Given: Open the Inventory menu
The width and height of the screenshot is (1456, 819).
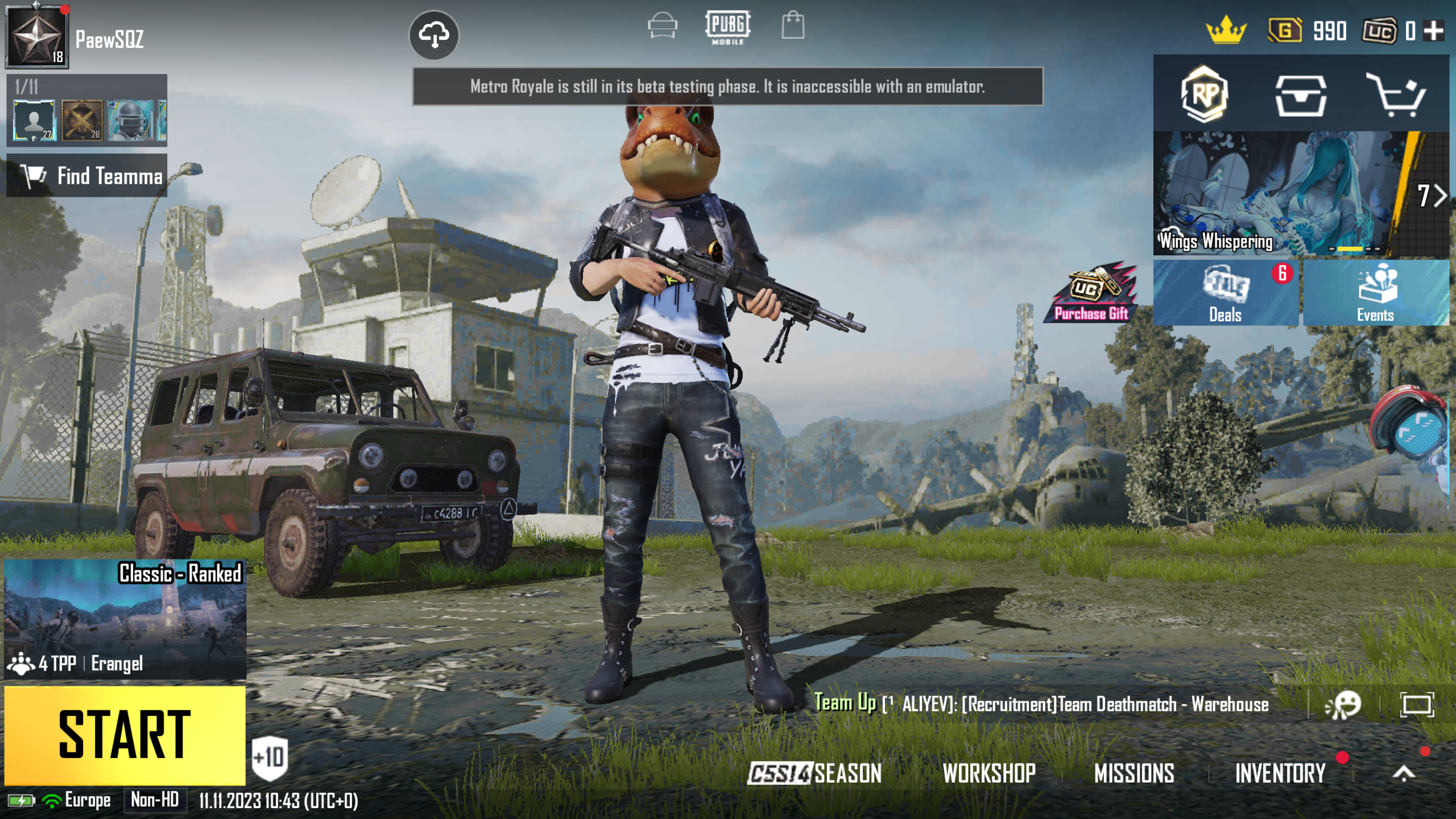Looking at the screenshot, I should click(x=1280, y=773).
